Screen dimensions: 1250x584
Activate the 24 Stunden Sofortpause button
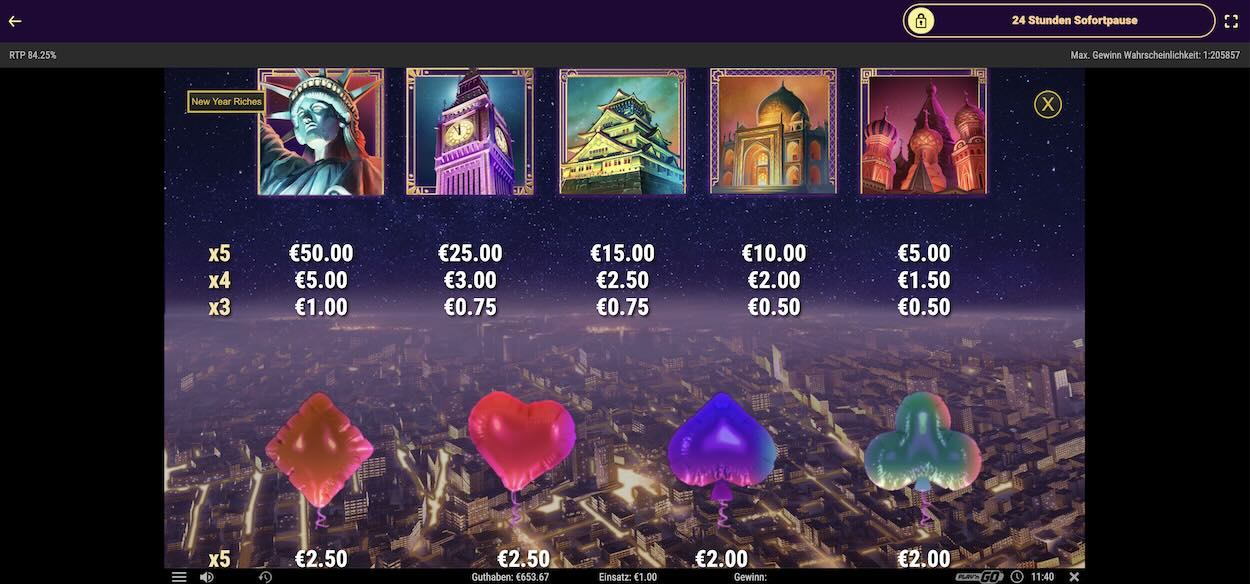pyautogui.click(x=1059, y=20)
